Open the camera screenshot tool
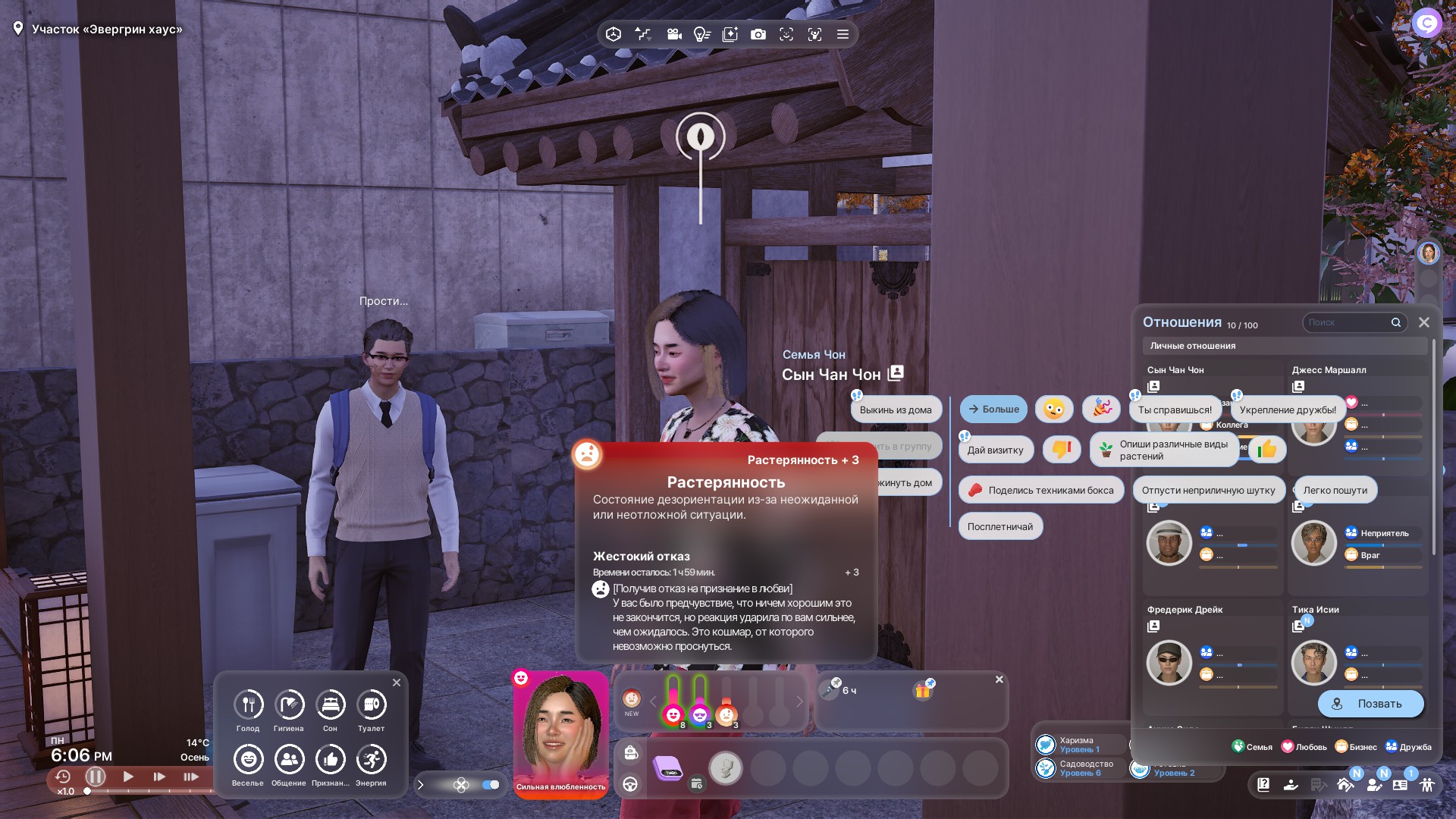Image resolution: width=1456 pixels, height=819 pixels. coord(758,34)
